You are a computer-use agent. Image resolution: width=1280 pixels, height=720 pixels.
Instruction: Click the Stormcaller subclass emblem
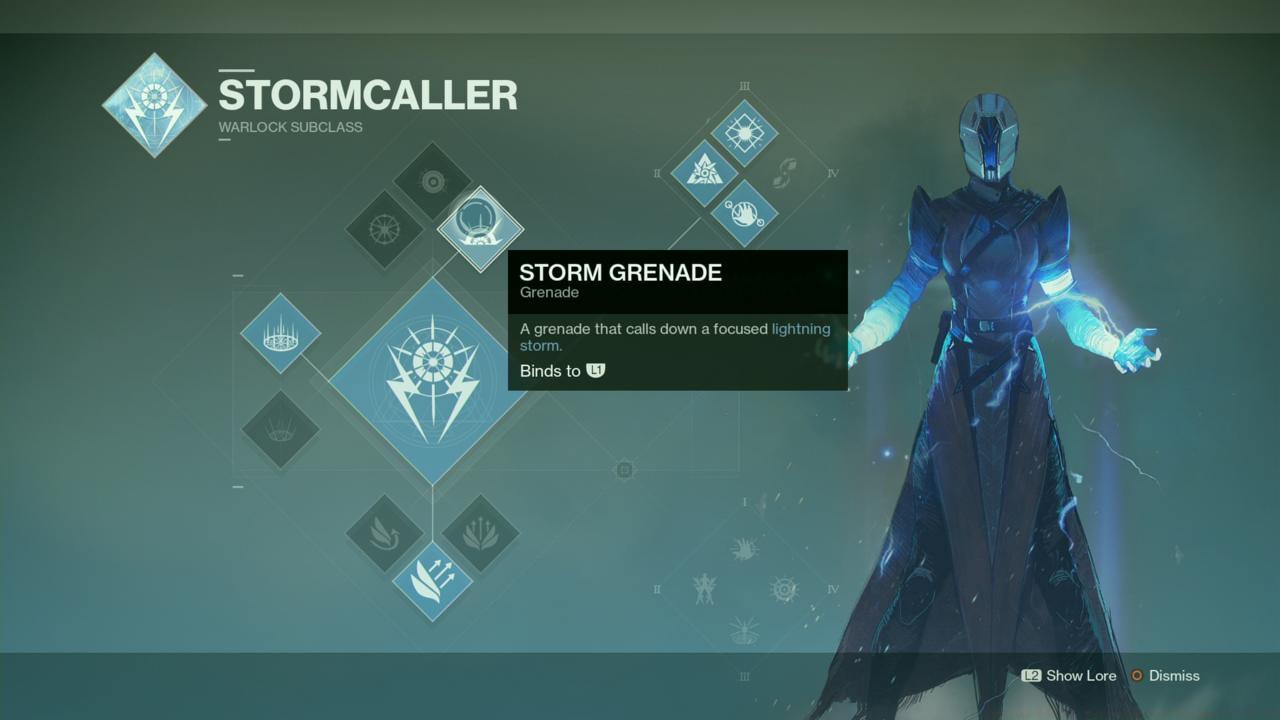[154, 104]
